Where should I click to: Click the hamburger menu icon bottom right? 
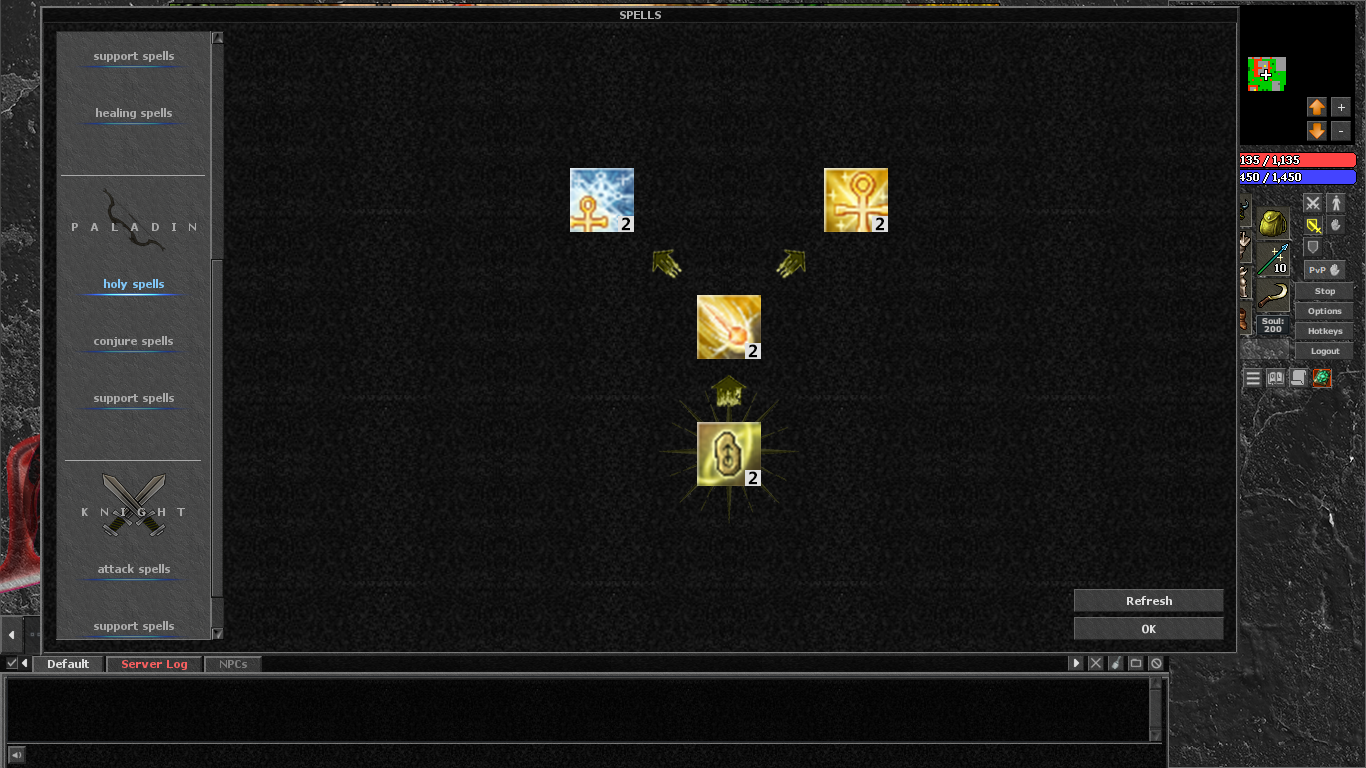point(1253,378)
